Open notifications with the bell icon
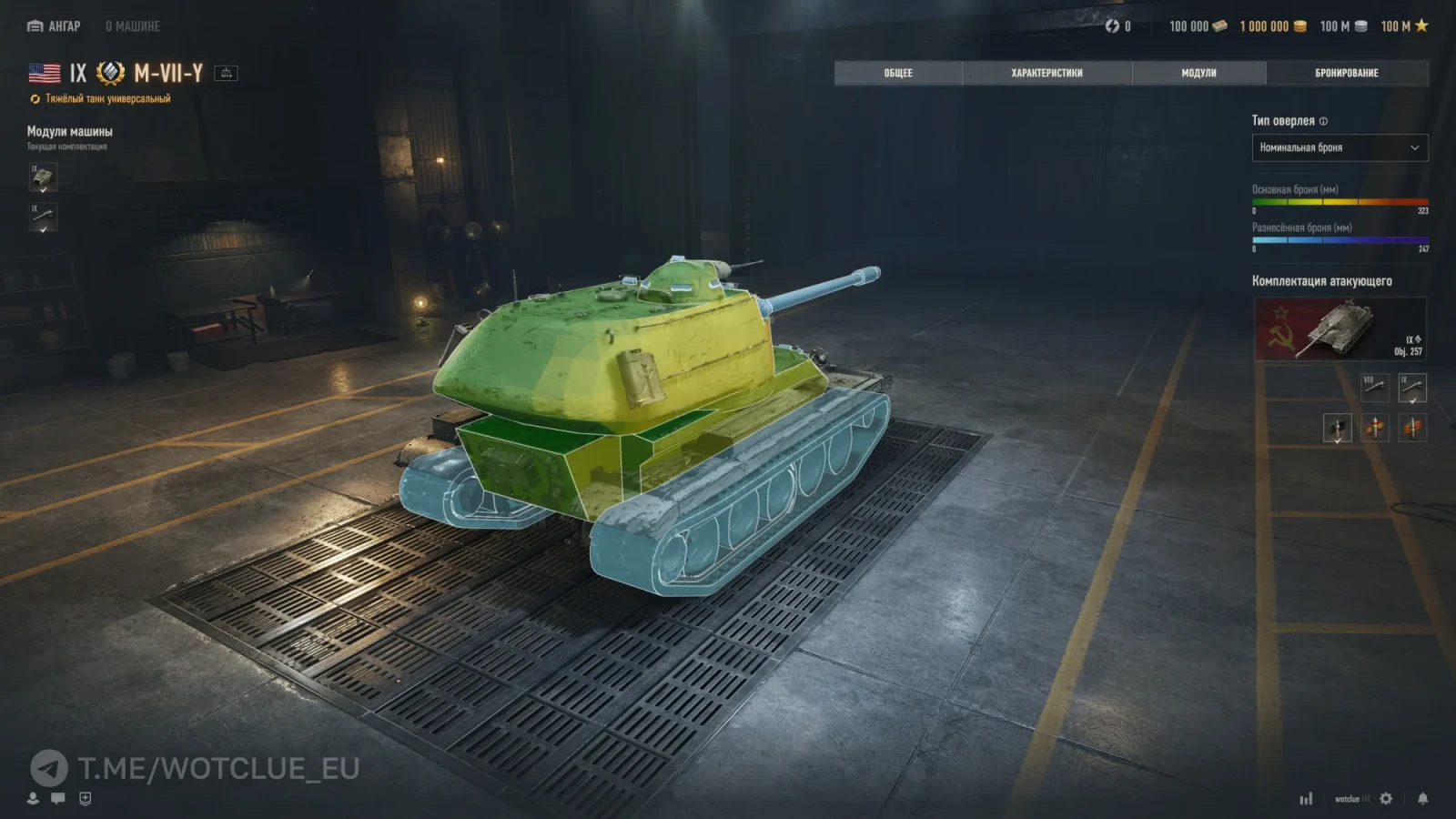This screenshot has width=1456, height=819. tap(1422, 798)
